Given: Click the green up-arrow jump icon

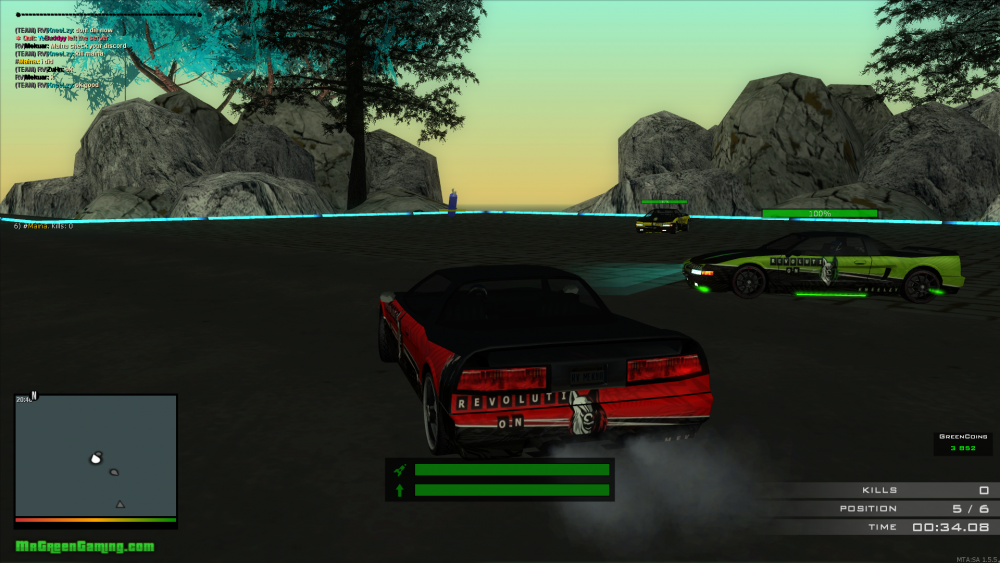Looking at the screenshot, I should coord(399,490).
